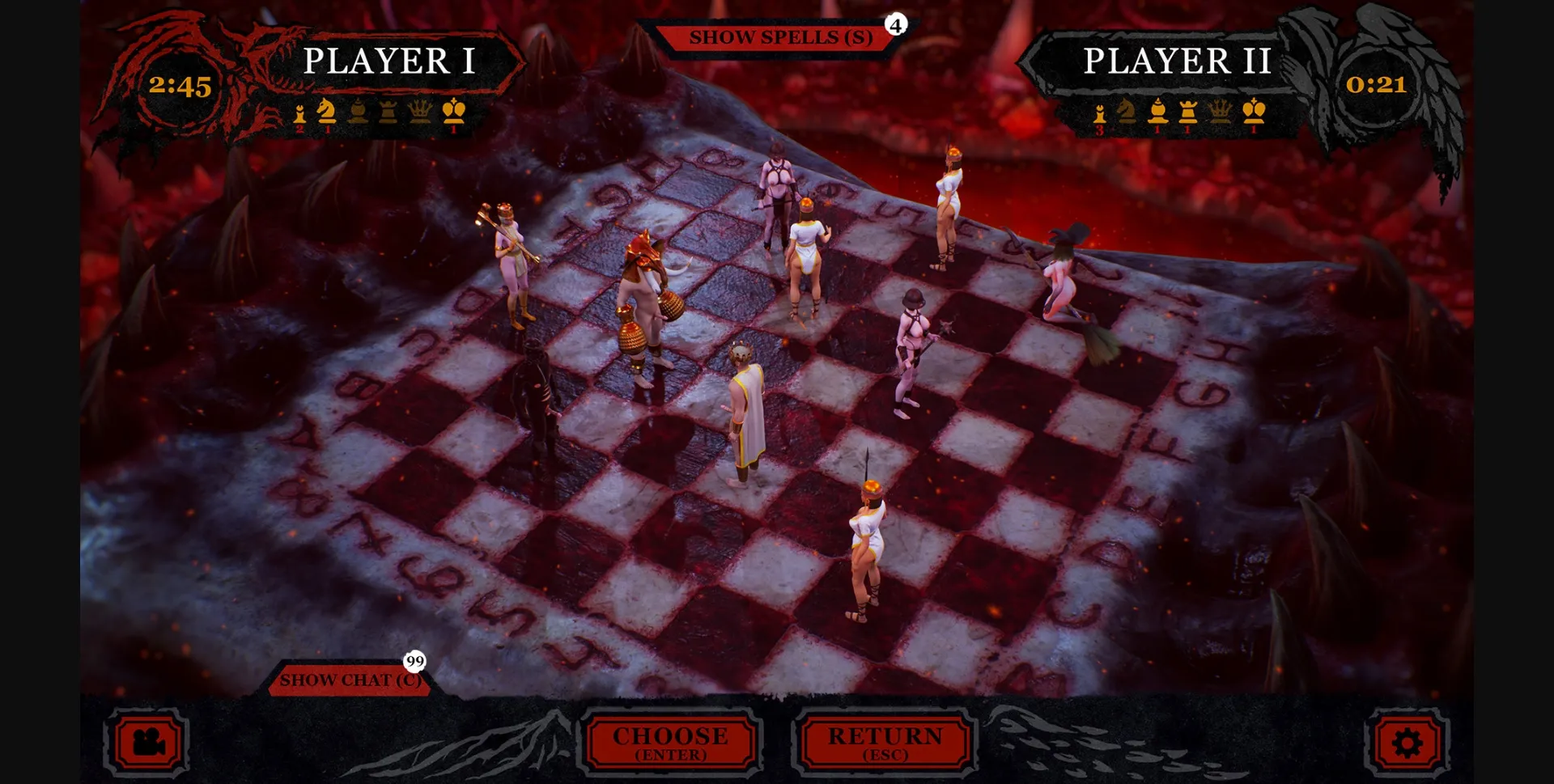This screenshot has height=784, width=1554.
Task: Toggle the chat panel via SHOW CHAT
Action: coord(352,680)
